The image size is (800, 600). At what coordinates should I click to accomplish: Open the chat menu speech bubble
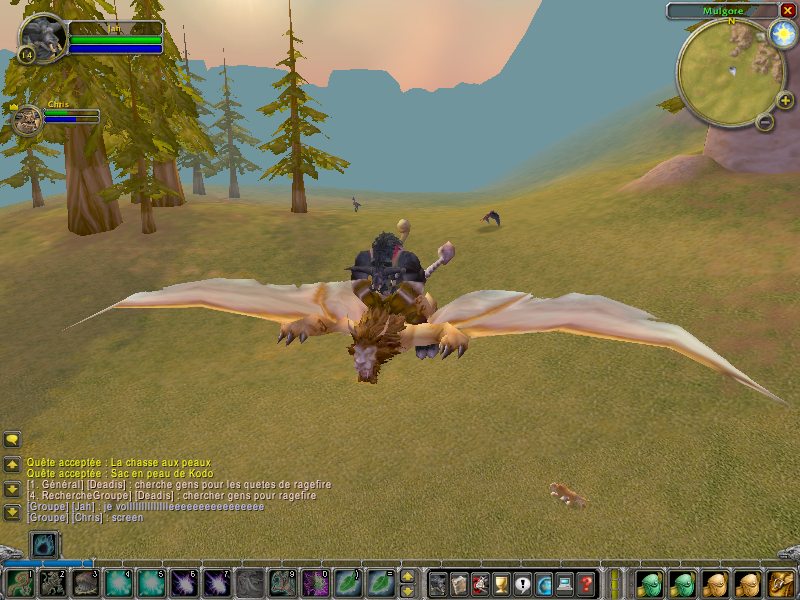(12, 439)
